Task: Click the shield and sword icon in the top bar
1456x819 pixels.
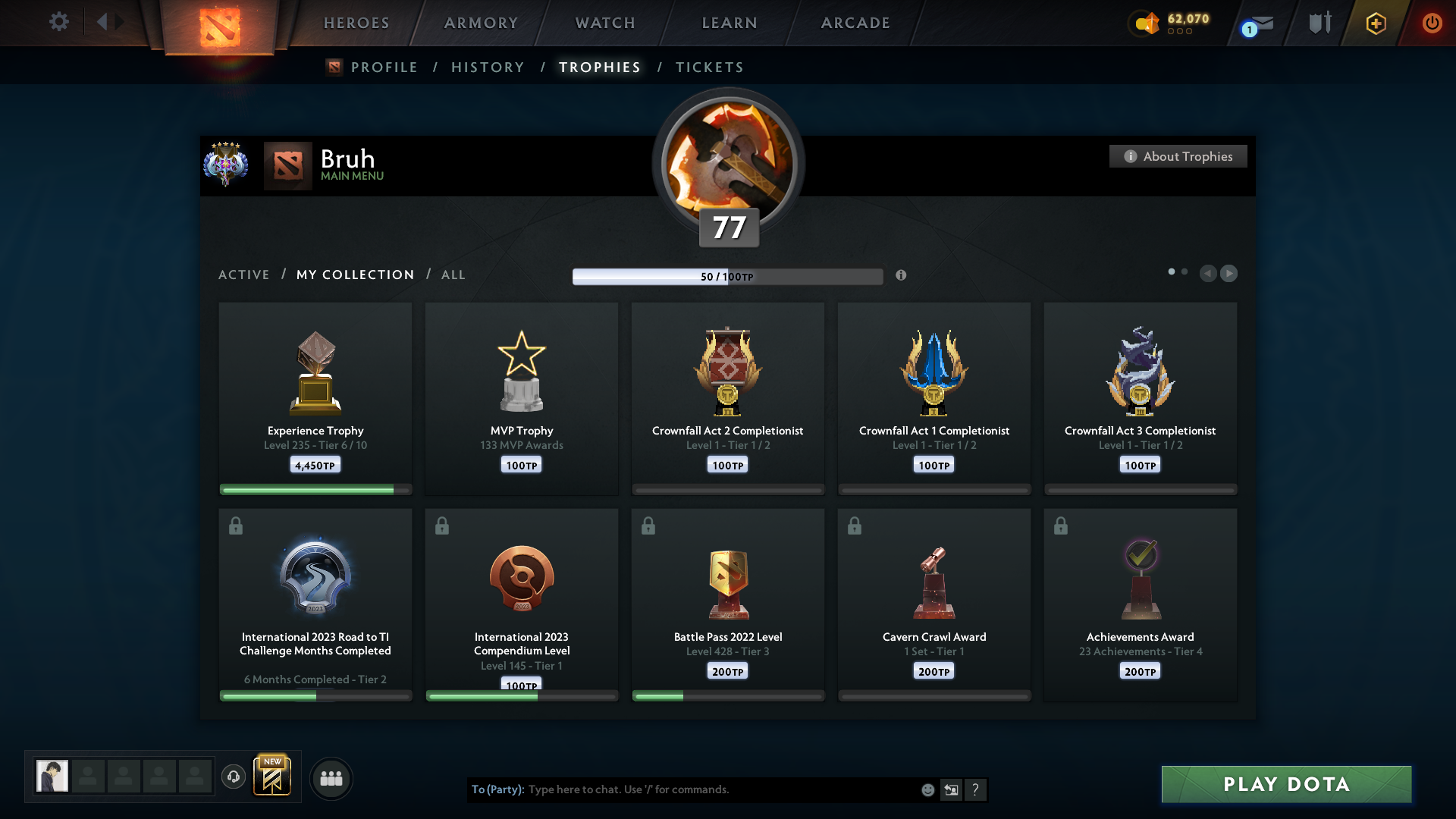Action: 1319,23
